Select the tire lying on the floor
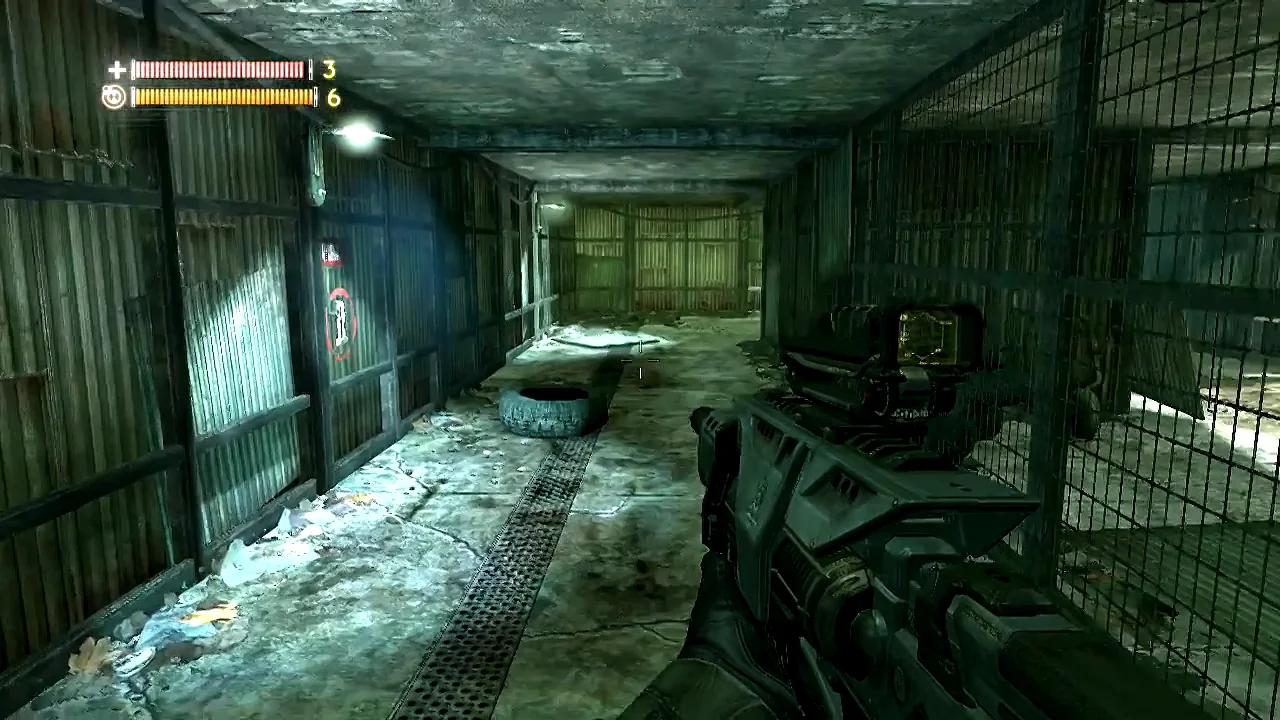This screenshot has width=1280, height=720. (x=545, y=410)
